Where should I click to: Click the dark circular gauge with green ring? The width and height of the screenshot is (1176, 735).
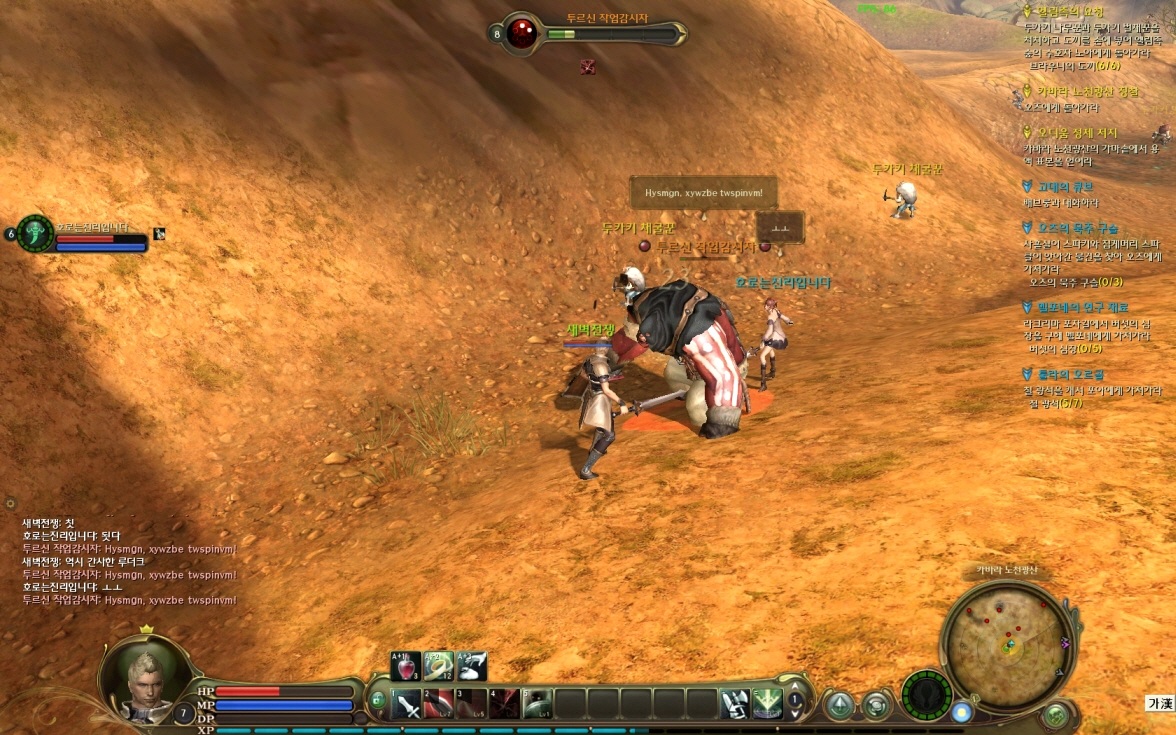[x=925, y=696]
